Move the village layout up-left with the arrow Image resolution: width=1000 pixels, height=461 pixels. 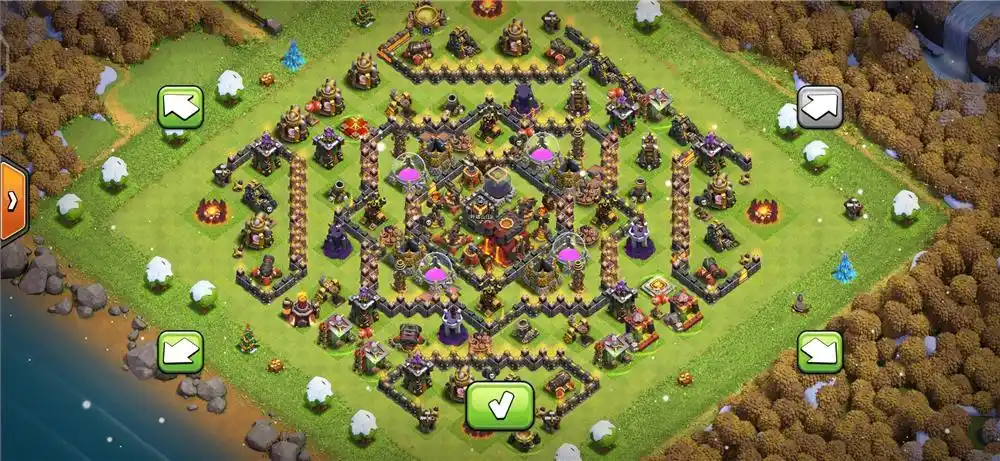coord(180,106)
